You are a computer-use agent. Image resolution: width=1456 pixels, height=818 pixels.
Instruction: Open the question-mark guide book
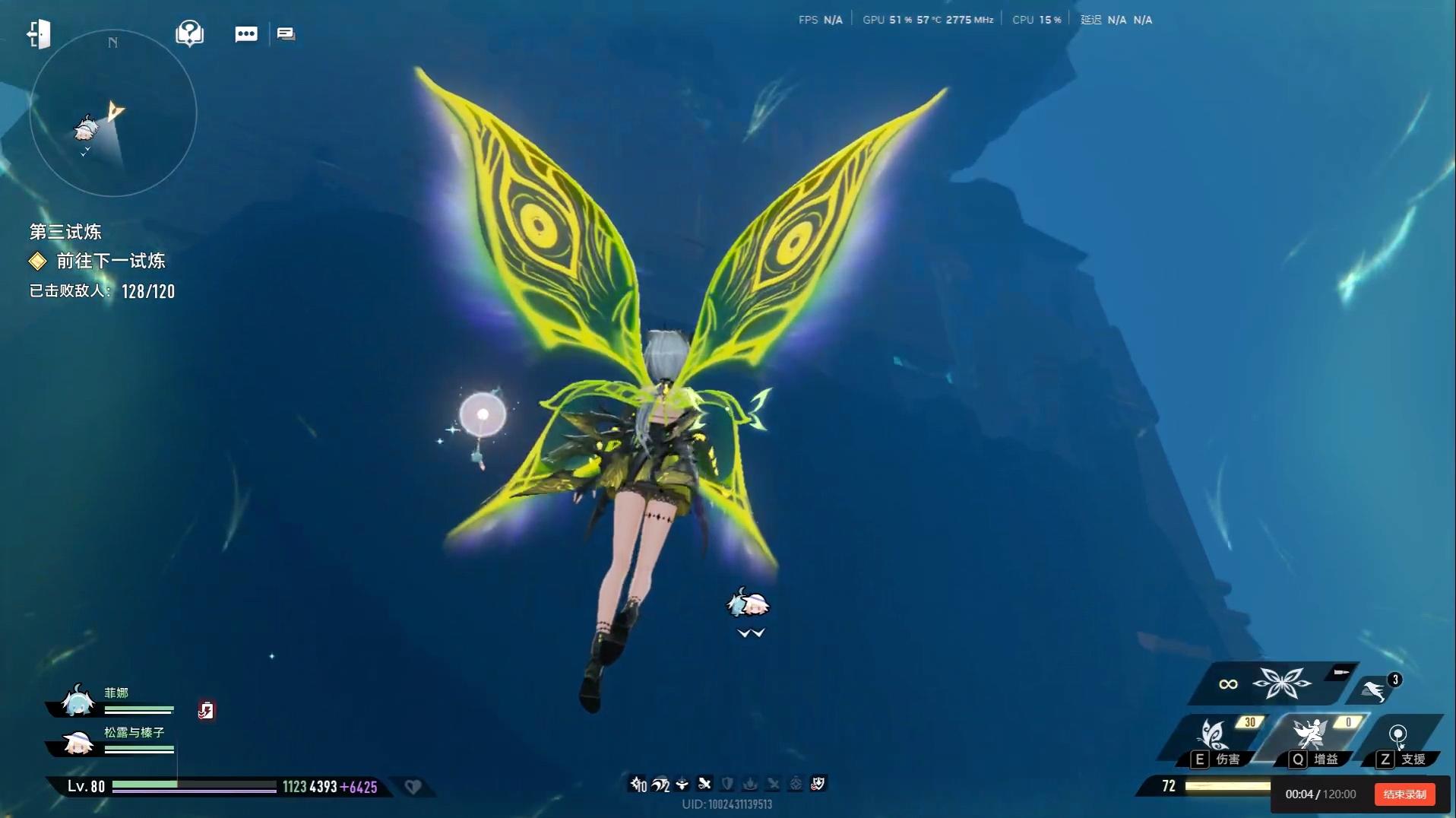[x=189, y=33]
